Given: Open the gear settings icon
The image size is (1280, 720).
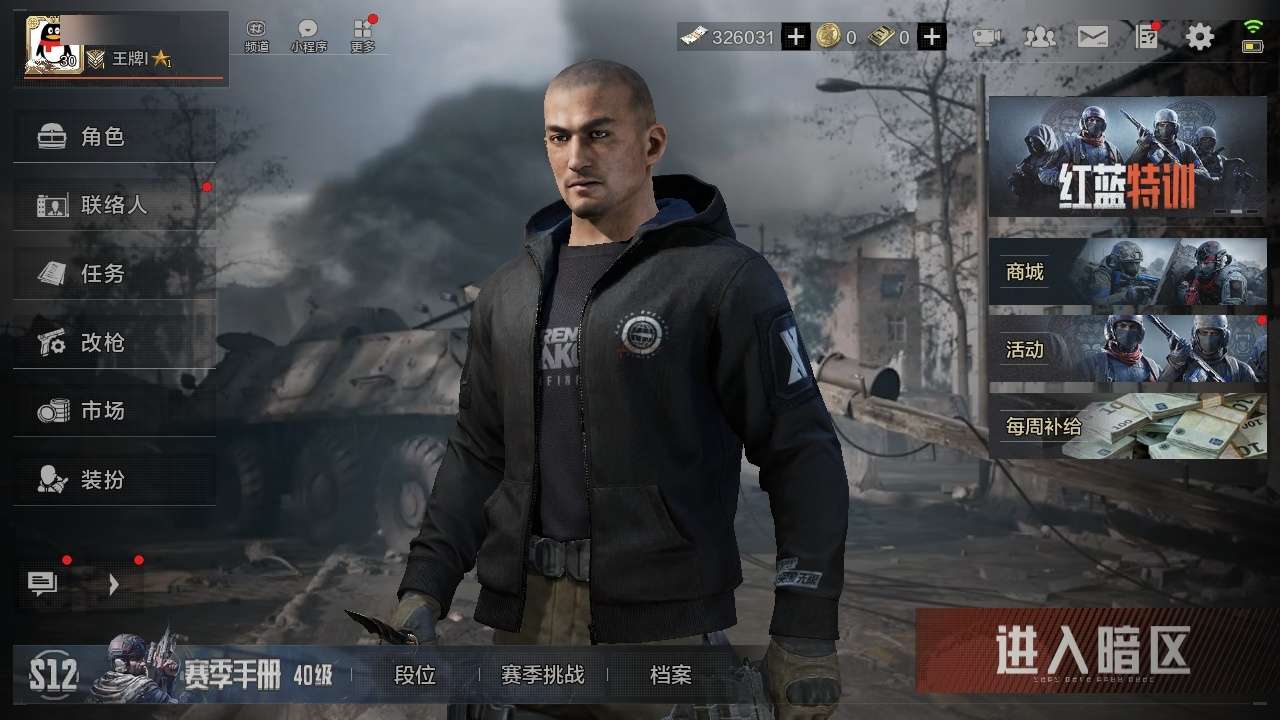Looking at the screenshot, I should (1200, 38).
